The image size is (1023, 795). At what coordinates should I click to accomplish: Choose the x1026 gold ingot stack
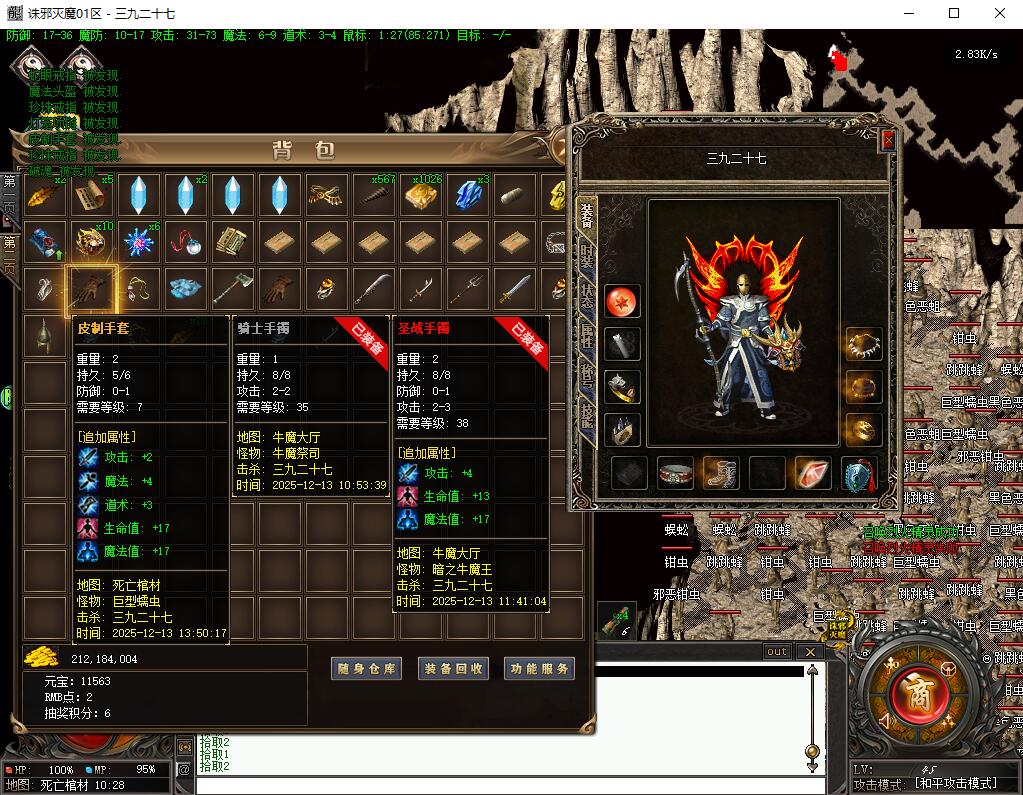point(420,196)
